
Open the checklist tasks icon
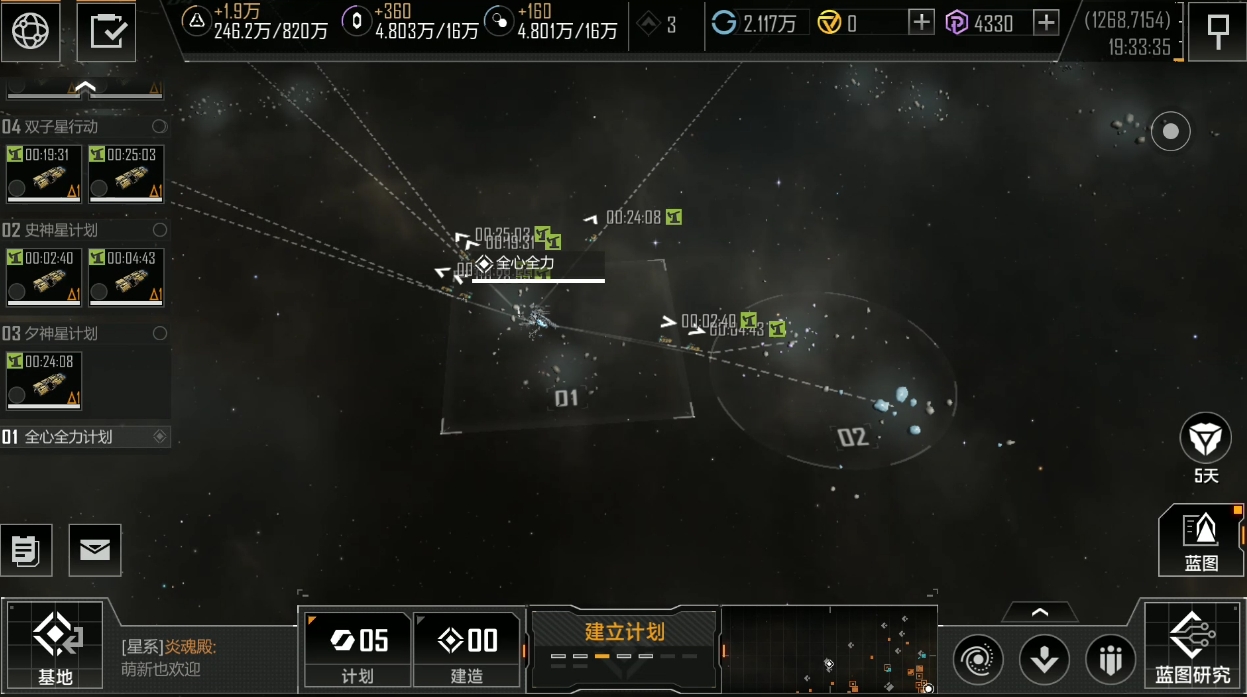[106, 31]
